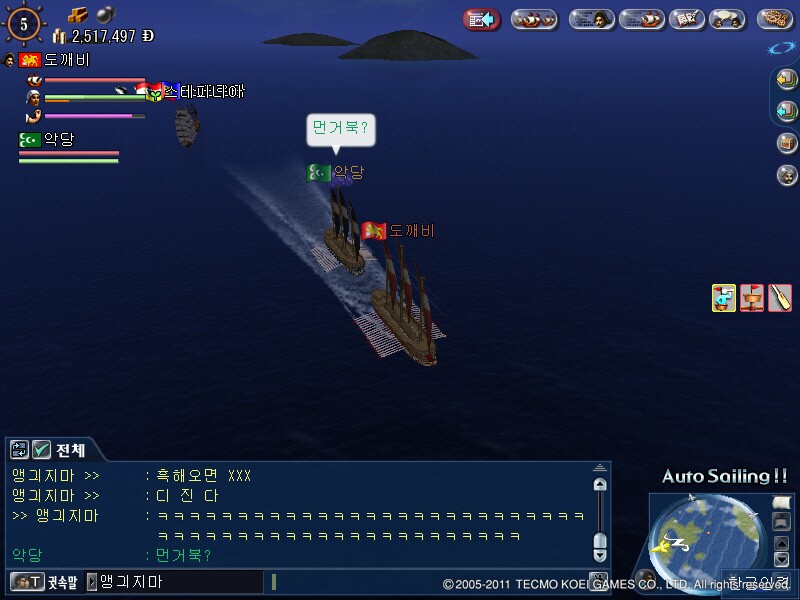Image resolution: width=800 pixels, height=600 pixels.
Task: Activate the oar rowing skill icon
Action: click(780, 298)
